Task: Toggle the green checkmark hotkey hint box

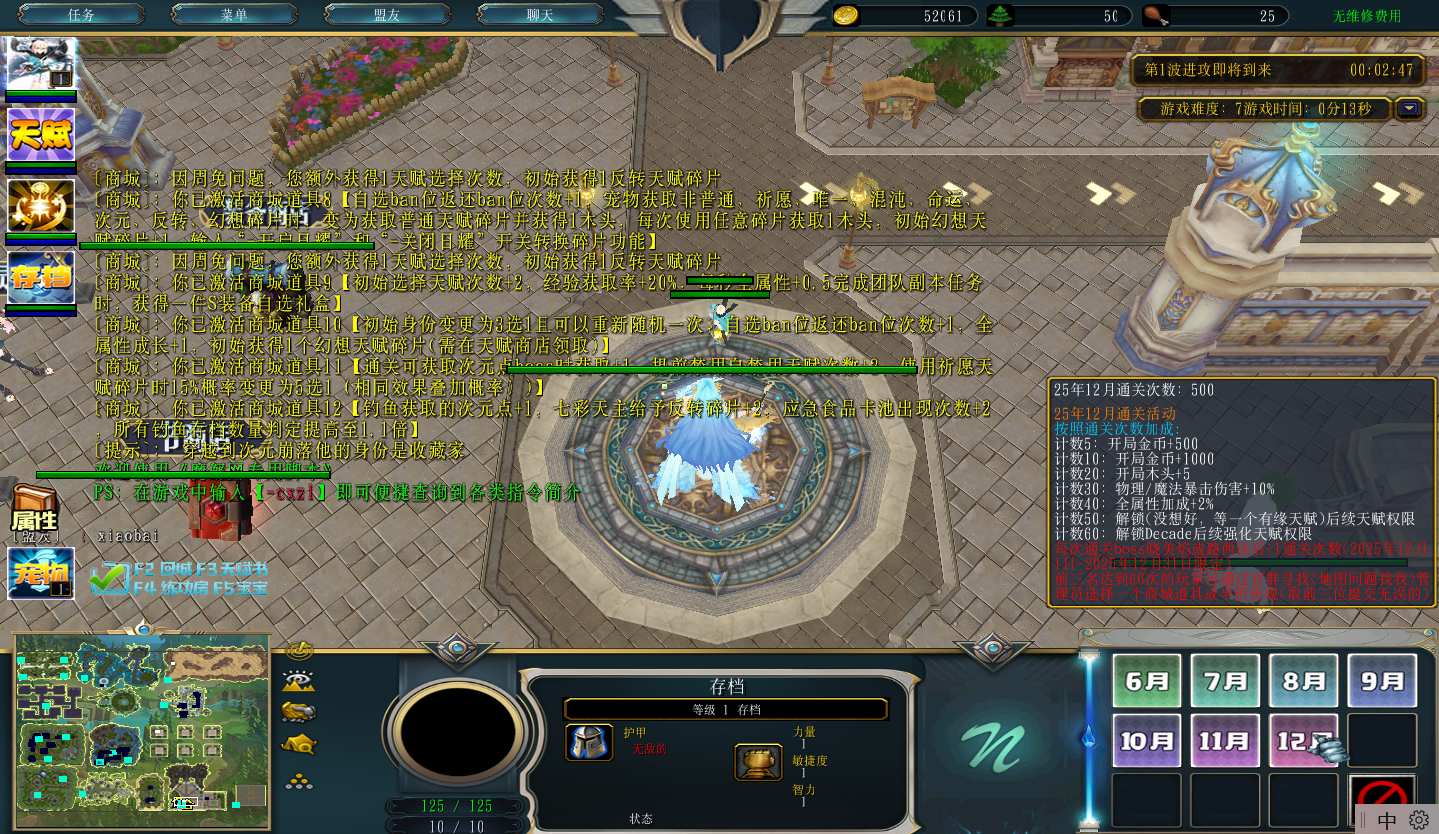Action: (108, 577)
